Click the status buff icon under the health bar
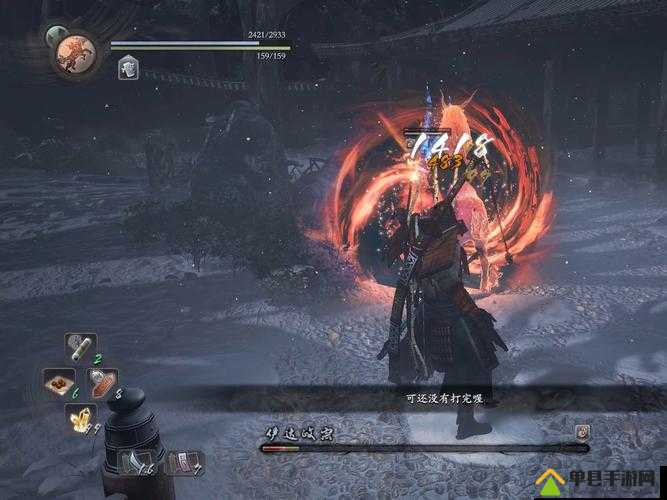Viewport: 667px width, 500px height. click(128, 67)
